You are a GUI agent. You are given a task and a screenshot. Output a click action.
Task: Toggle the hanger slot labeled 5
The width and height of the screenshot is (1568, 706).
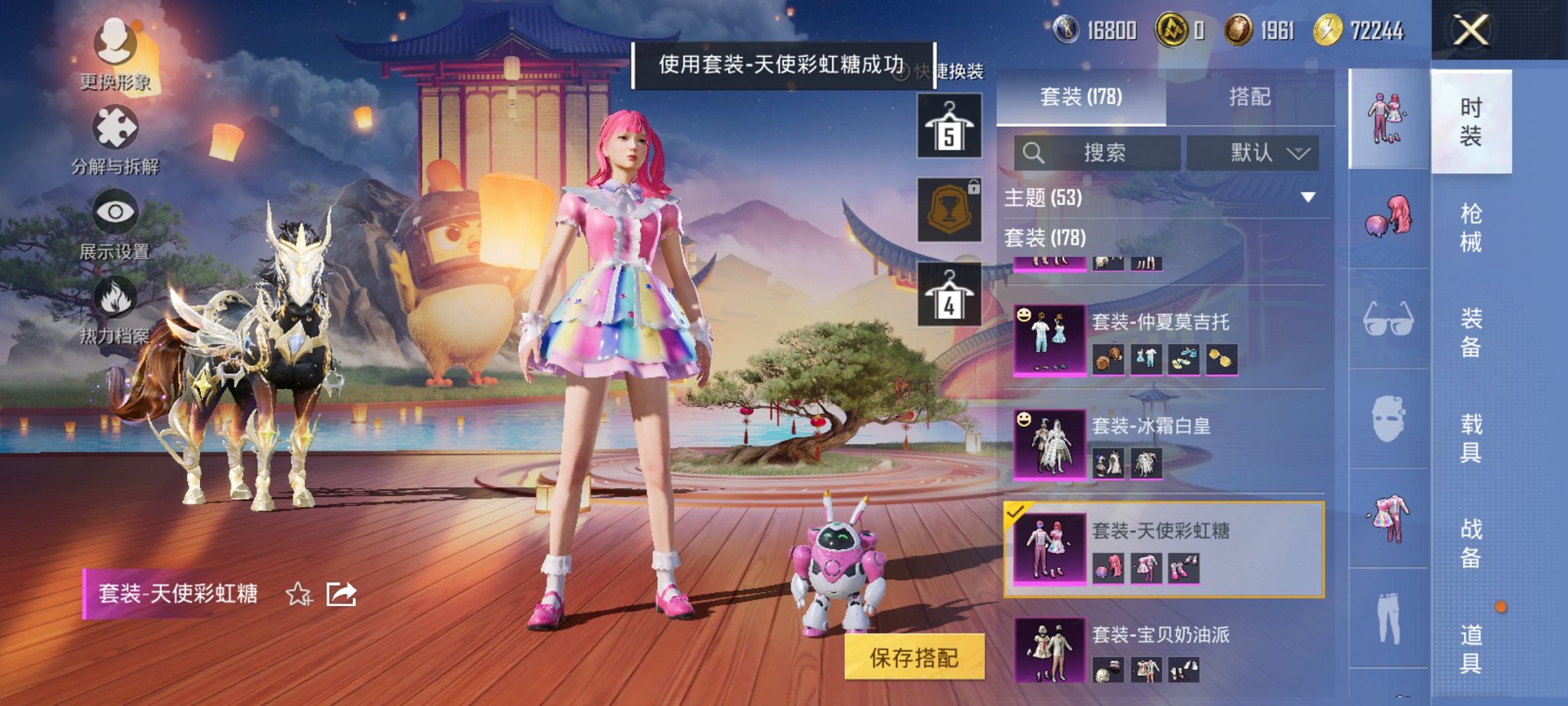click(x=948, y=125)
